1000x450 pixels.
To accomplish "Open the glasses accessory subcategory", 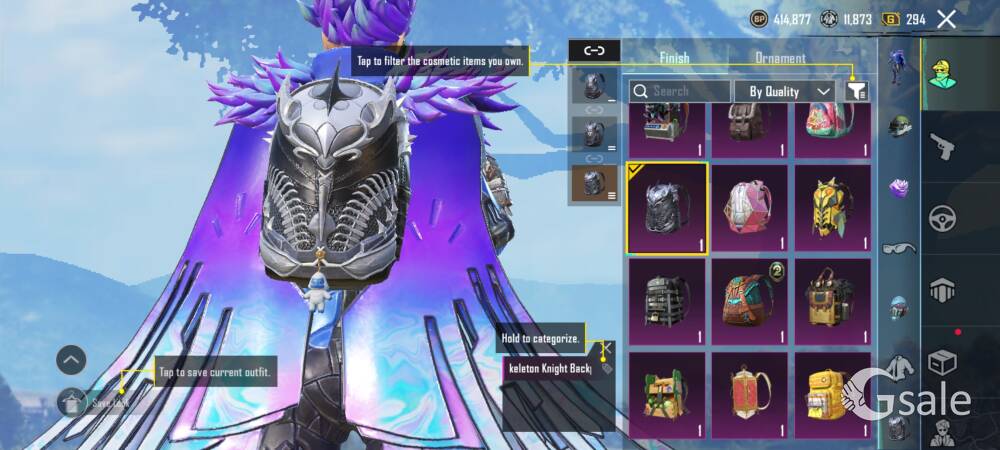I will 899,247.
